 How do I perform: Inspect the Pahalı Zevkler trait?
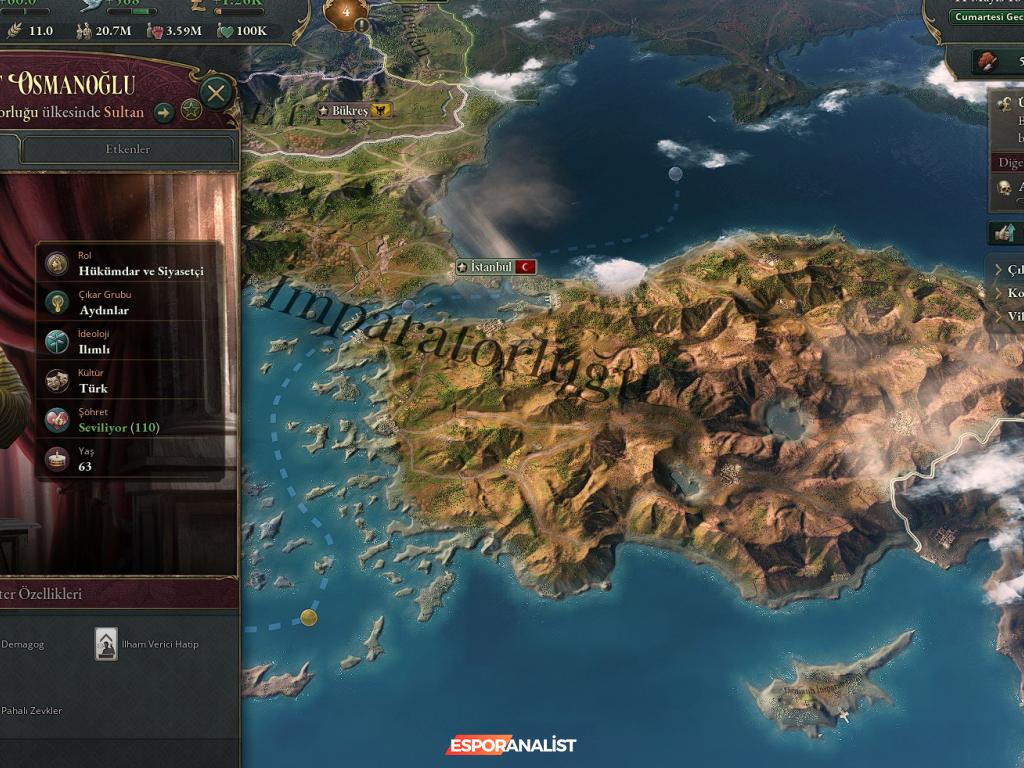30,711
